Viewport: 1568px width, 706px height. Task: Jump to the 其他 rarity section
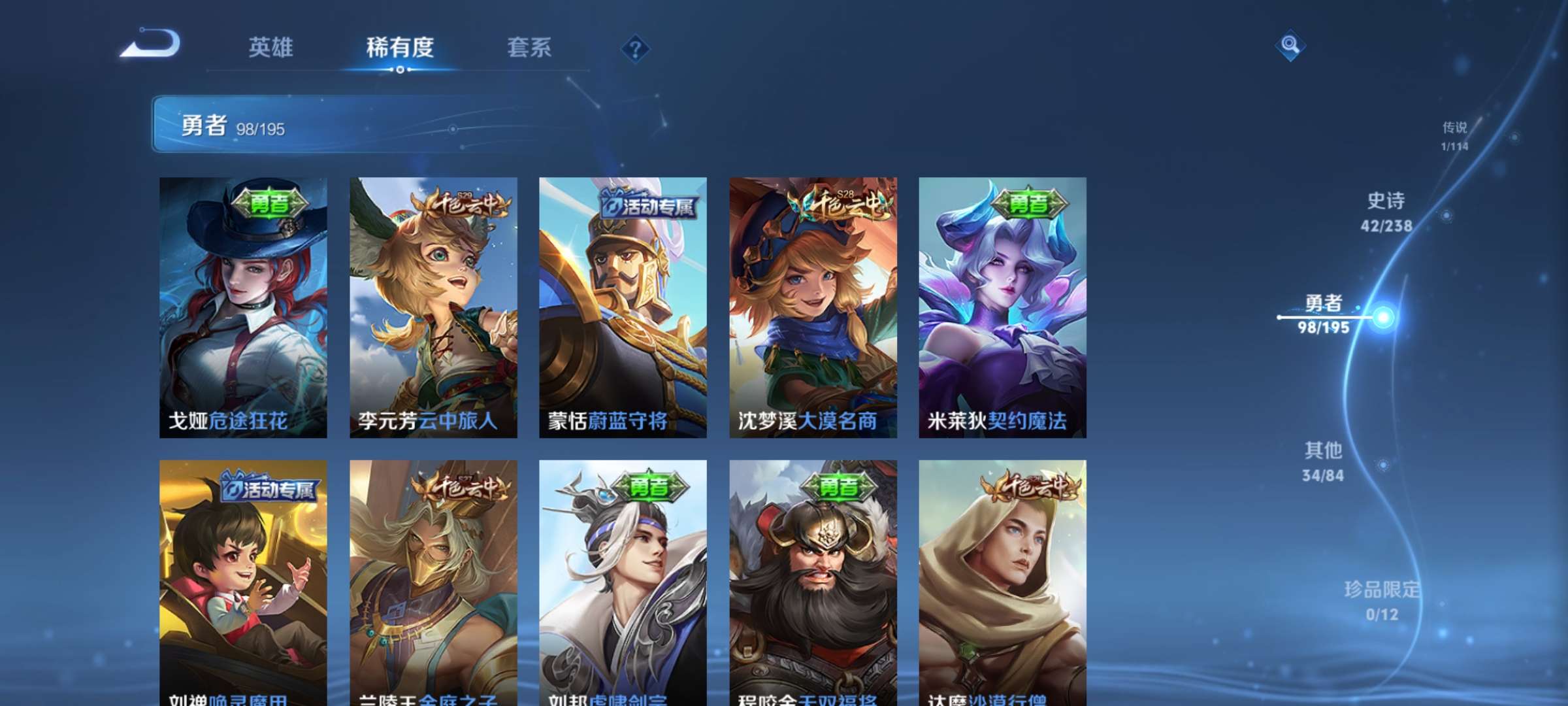(1323, 462)
